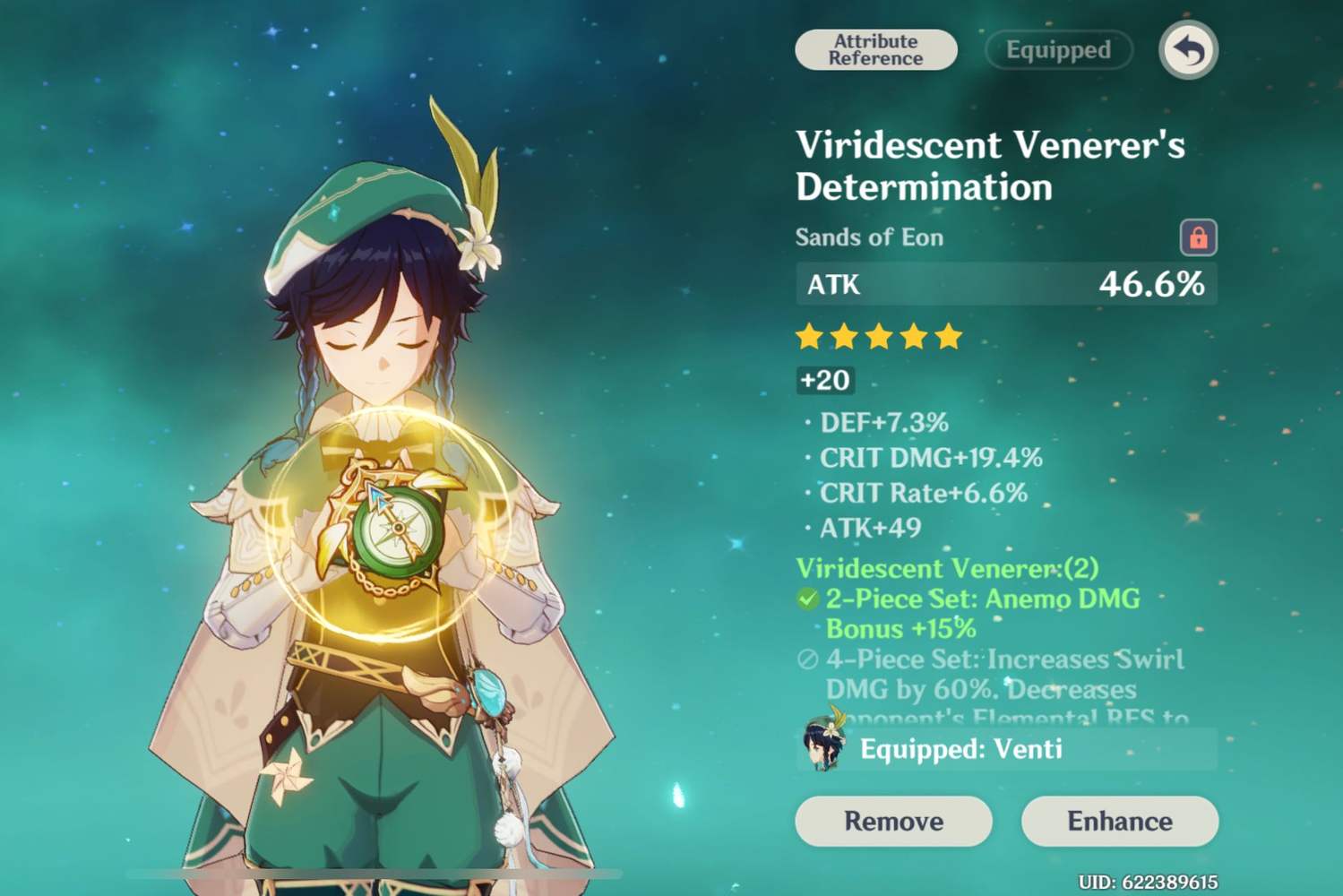
Task: Click the fifth rarity star
Action: (x=950, y=336)
